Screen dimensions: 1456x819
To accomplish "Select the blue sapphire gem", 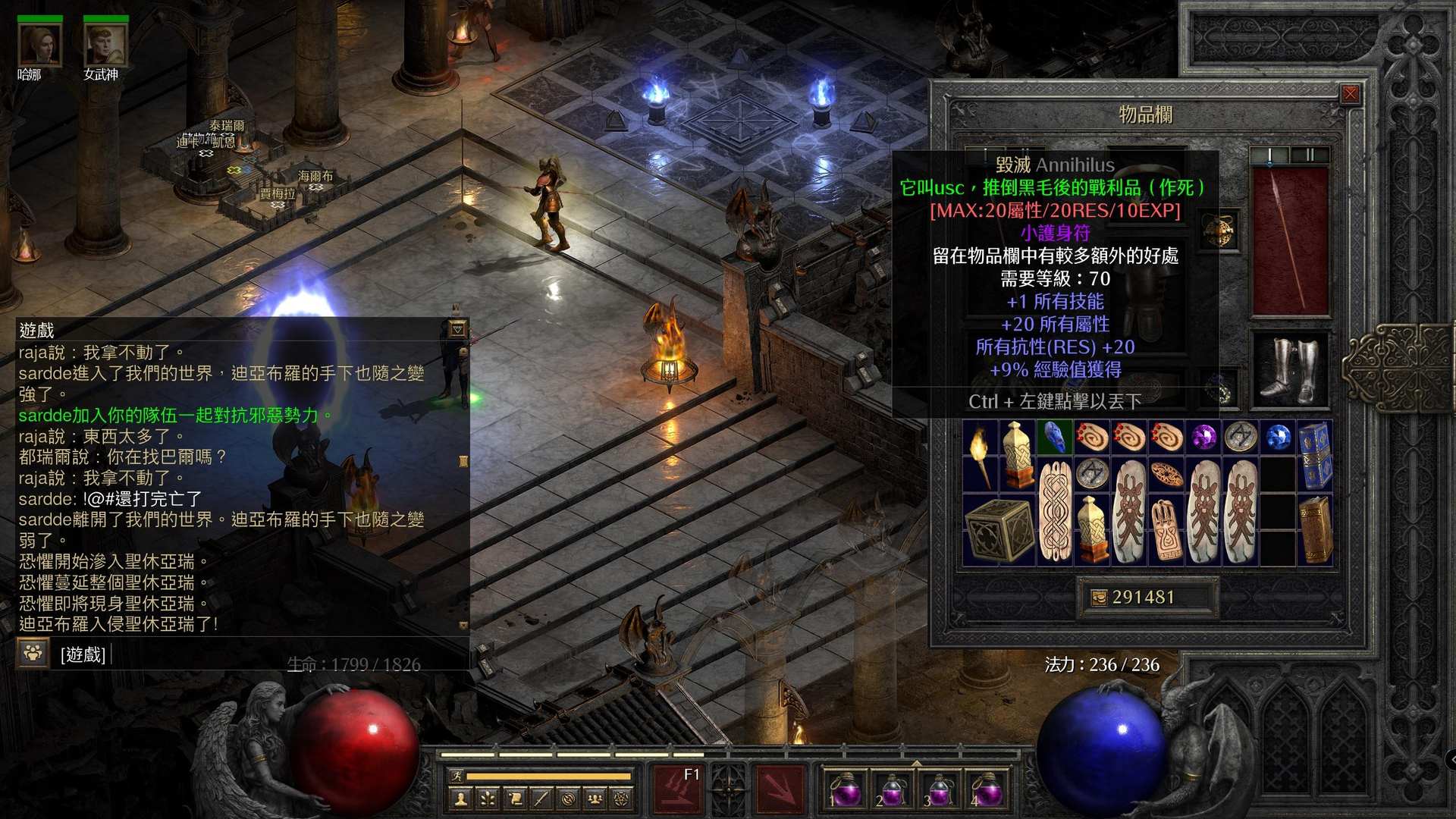I will [x=1278, y=438].
